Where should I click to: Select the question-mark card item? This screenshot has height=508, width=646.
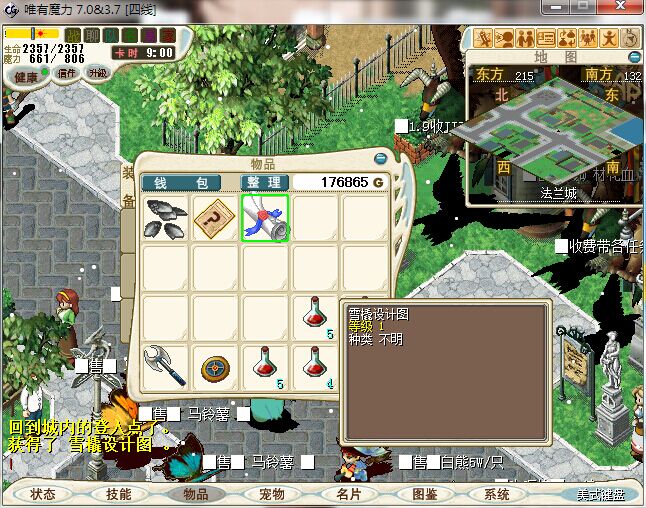point(215,217)
